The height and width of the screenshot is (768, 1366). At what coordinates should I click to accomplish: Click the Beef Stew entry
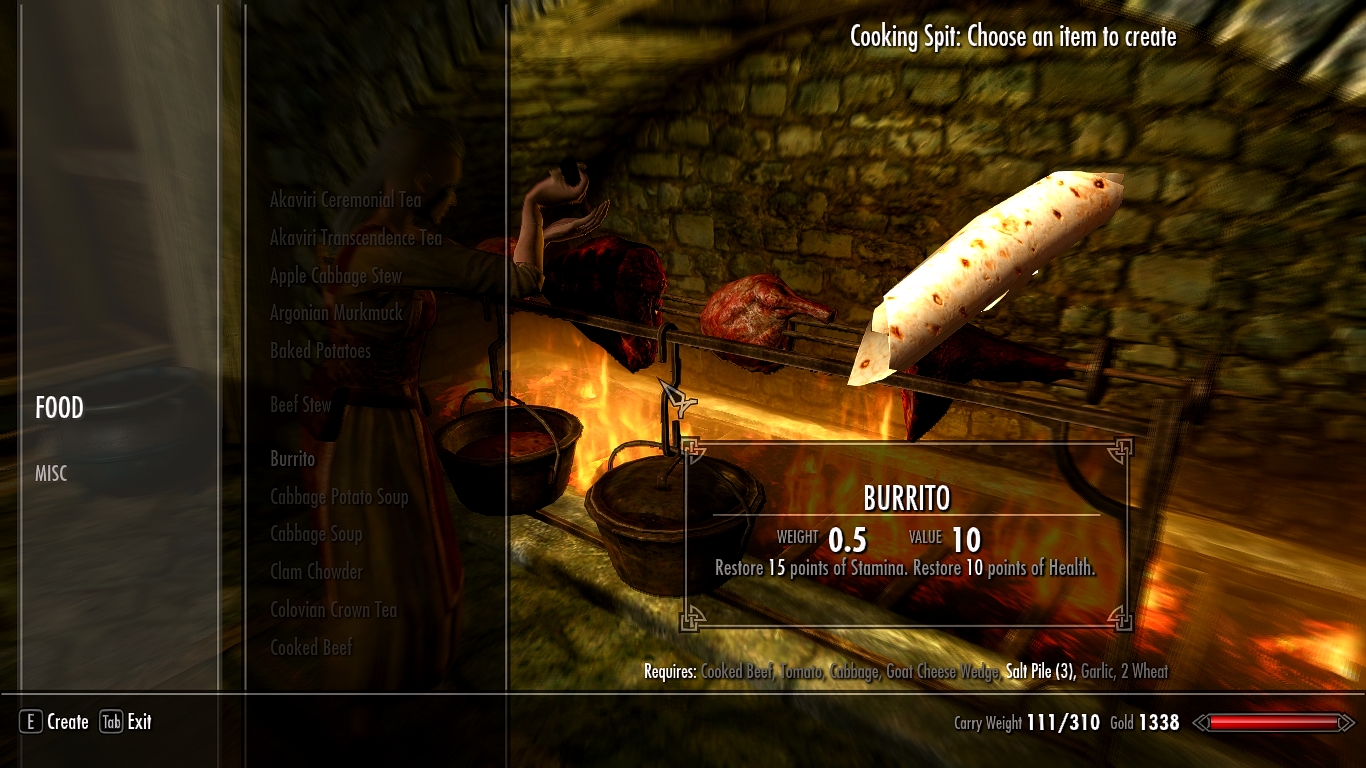(300, 405)
